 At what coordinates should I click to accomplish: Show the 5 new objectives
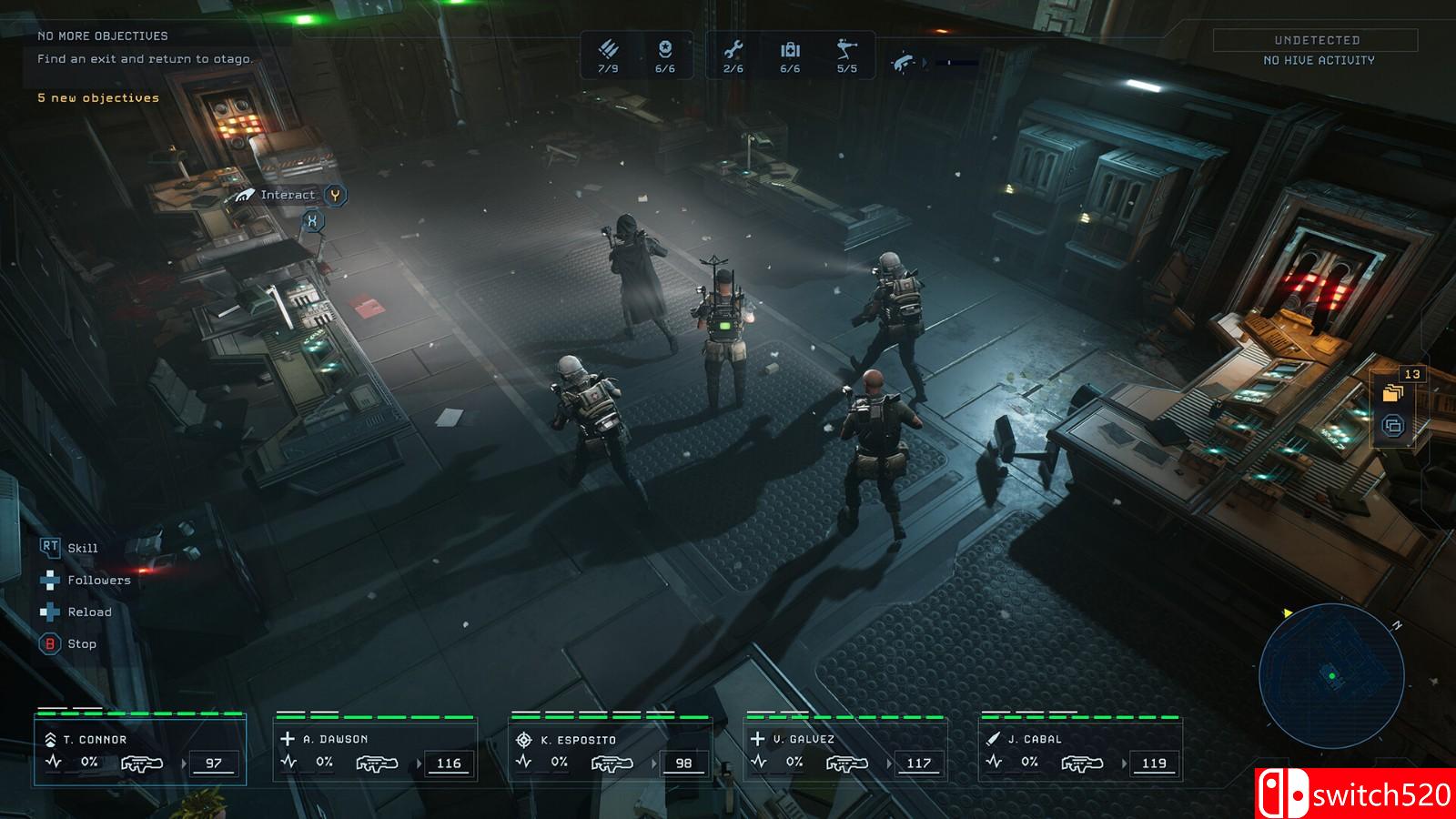98,98
